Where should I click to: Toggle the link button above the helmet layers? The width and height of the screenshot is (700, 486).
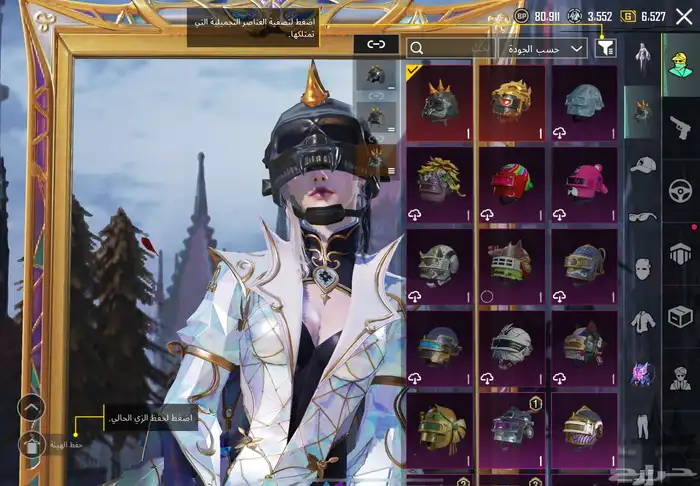tap(375, 44)
